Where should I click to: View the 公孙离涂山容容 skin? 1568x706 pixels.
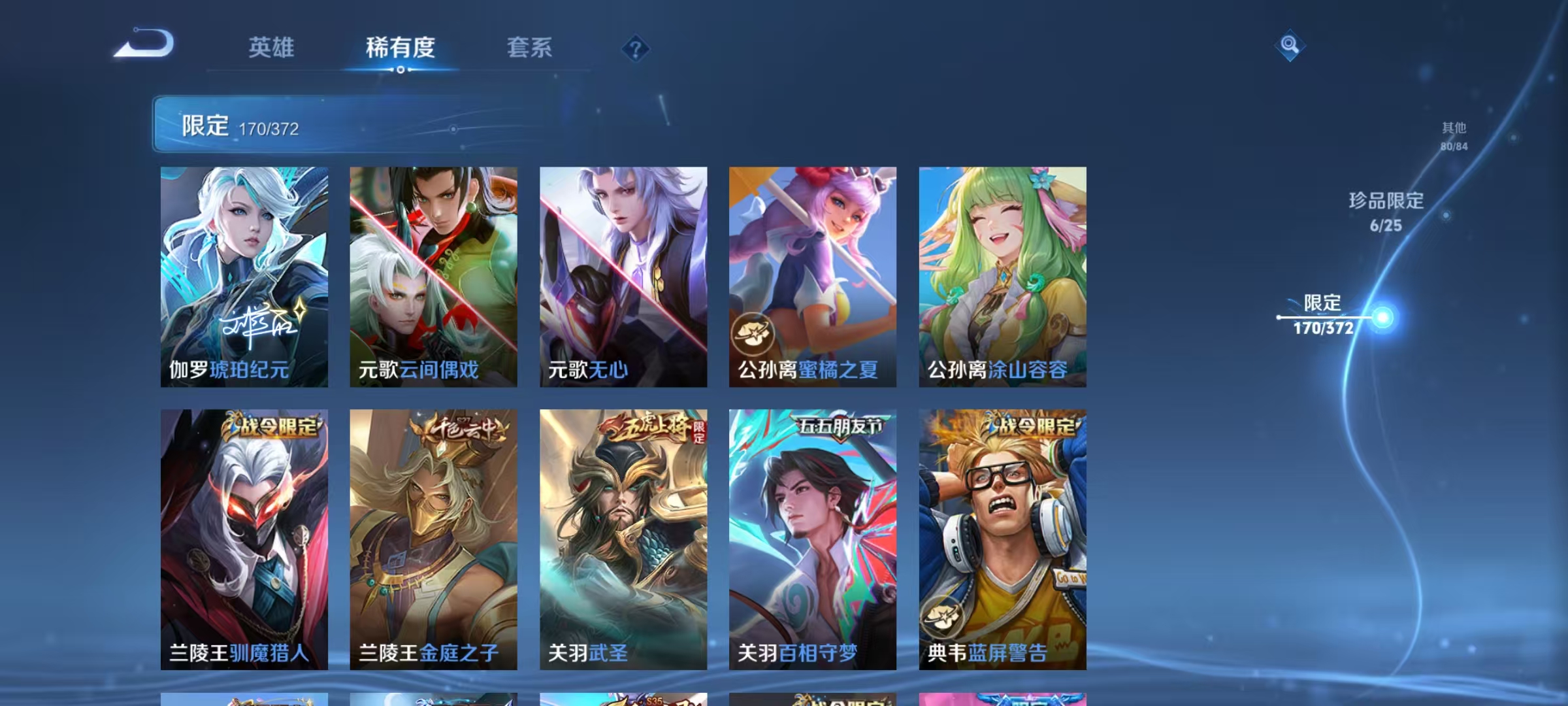1002,275
